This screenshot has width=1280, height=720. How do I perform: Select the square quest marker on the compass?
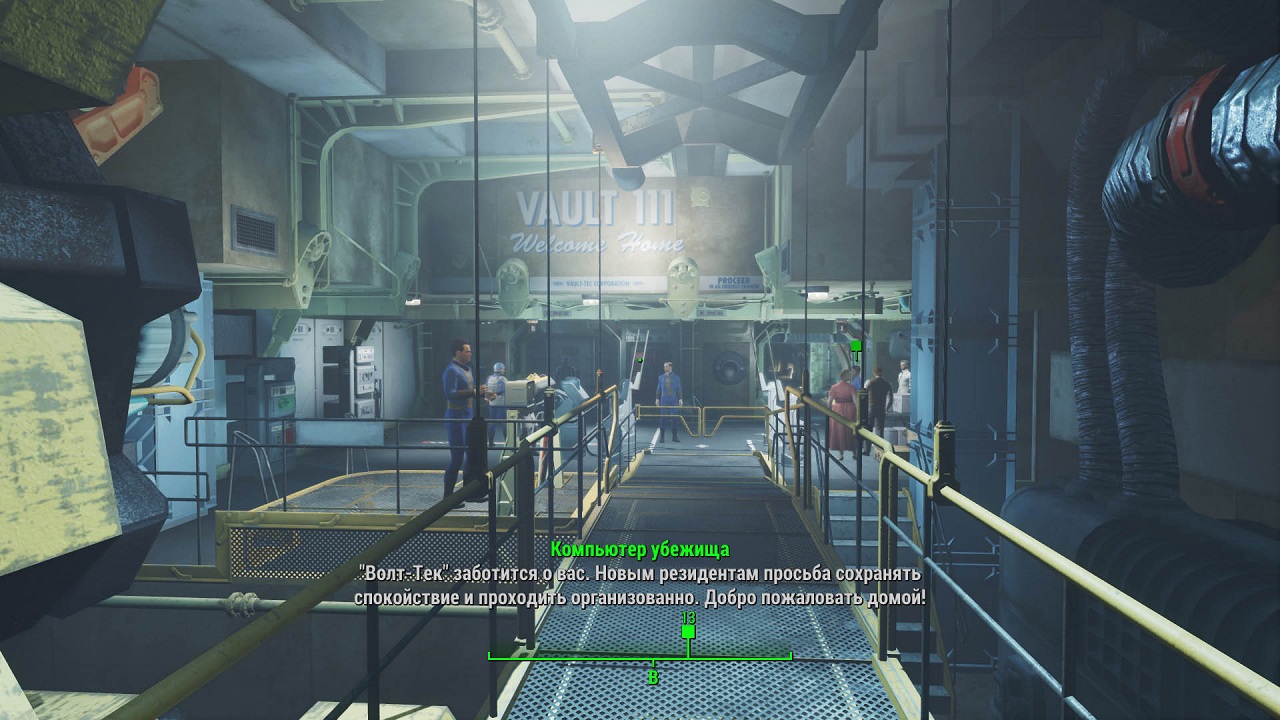pos(688,631)
